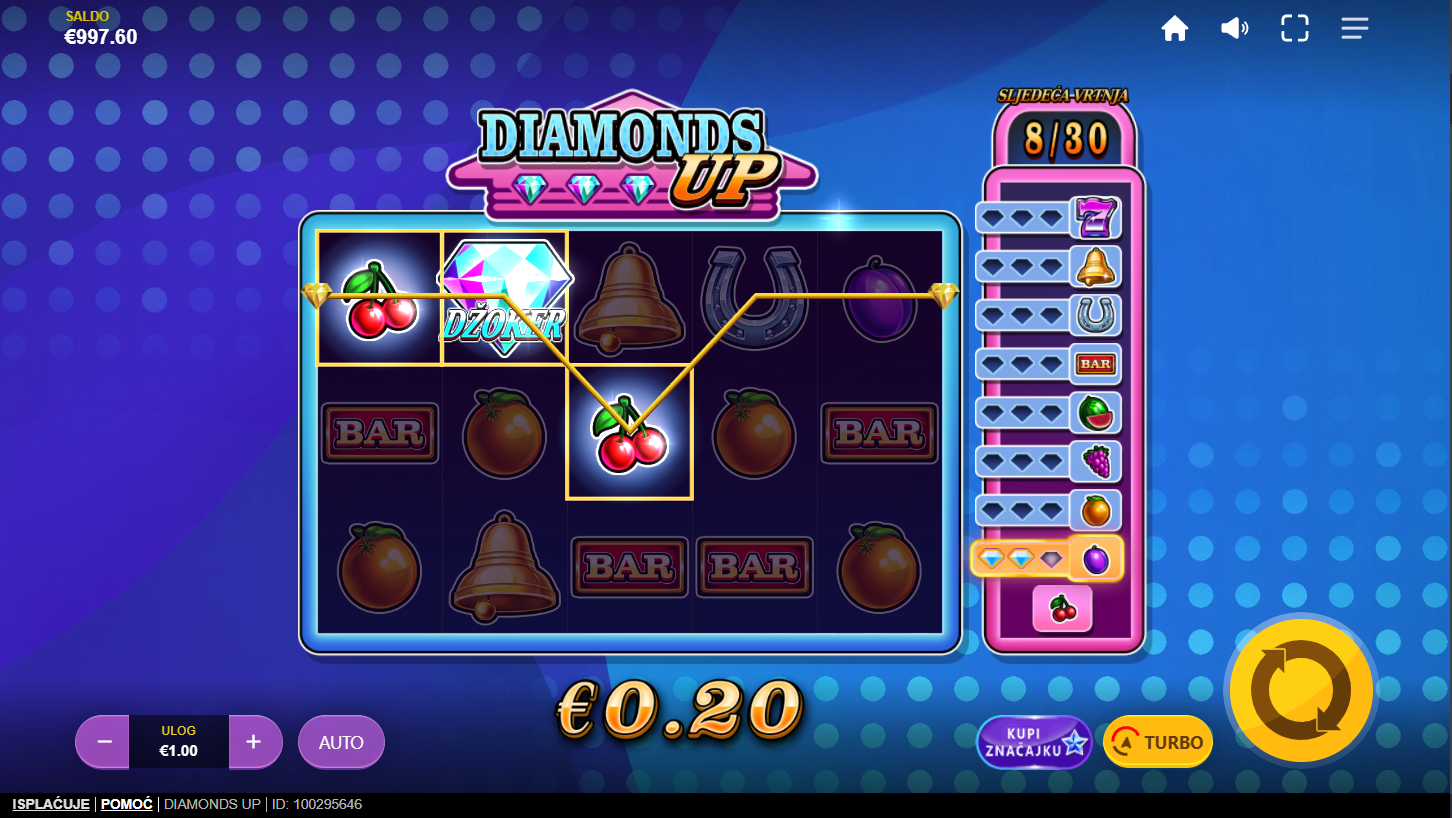
Task: Open the Kupi Značajku feature buy
Action: [x=1034, y=742]
